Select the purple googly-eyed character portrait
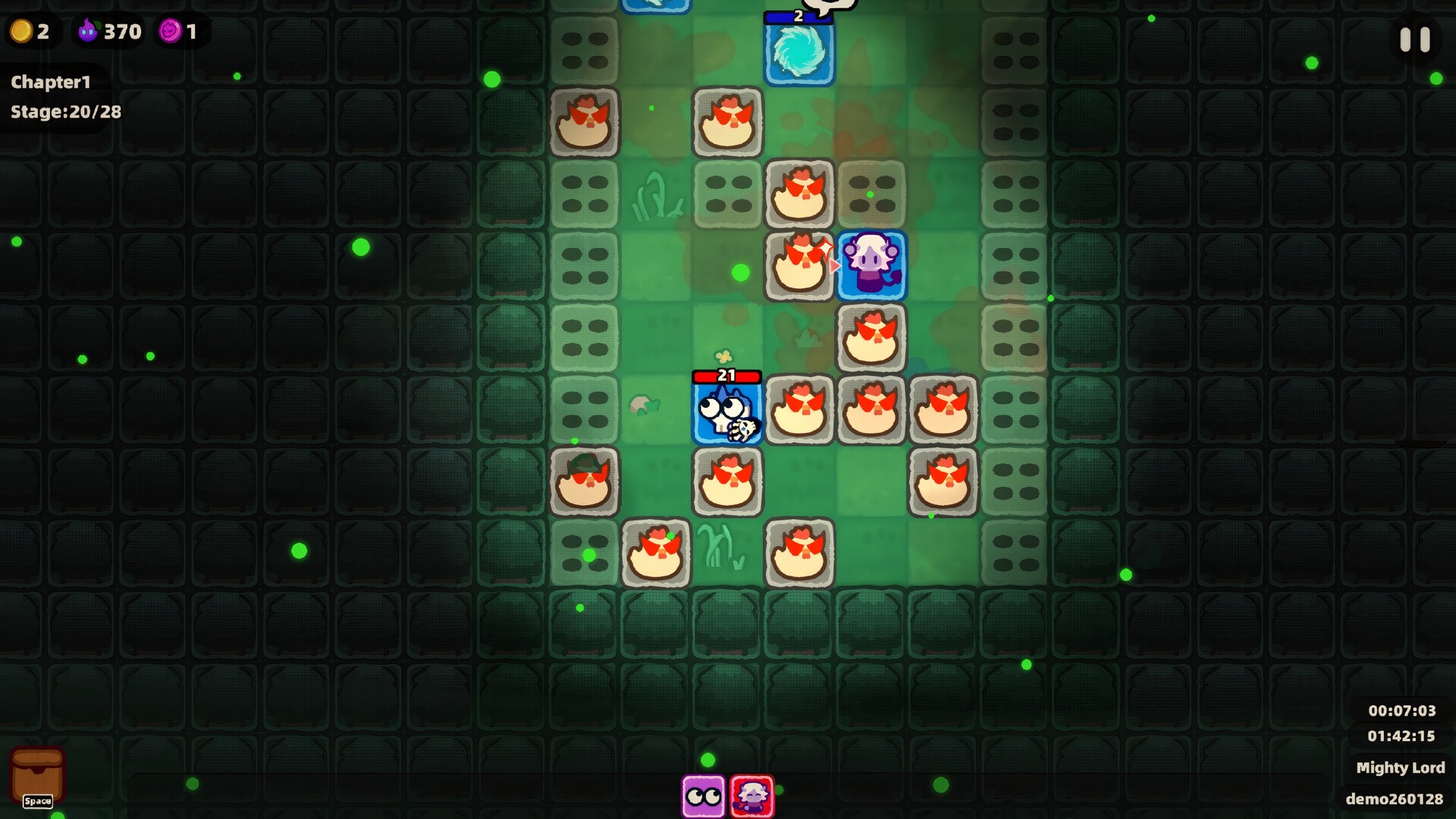The image size is (1456, 819). (703, 796)
